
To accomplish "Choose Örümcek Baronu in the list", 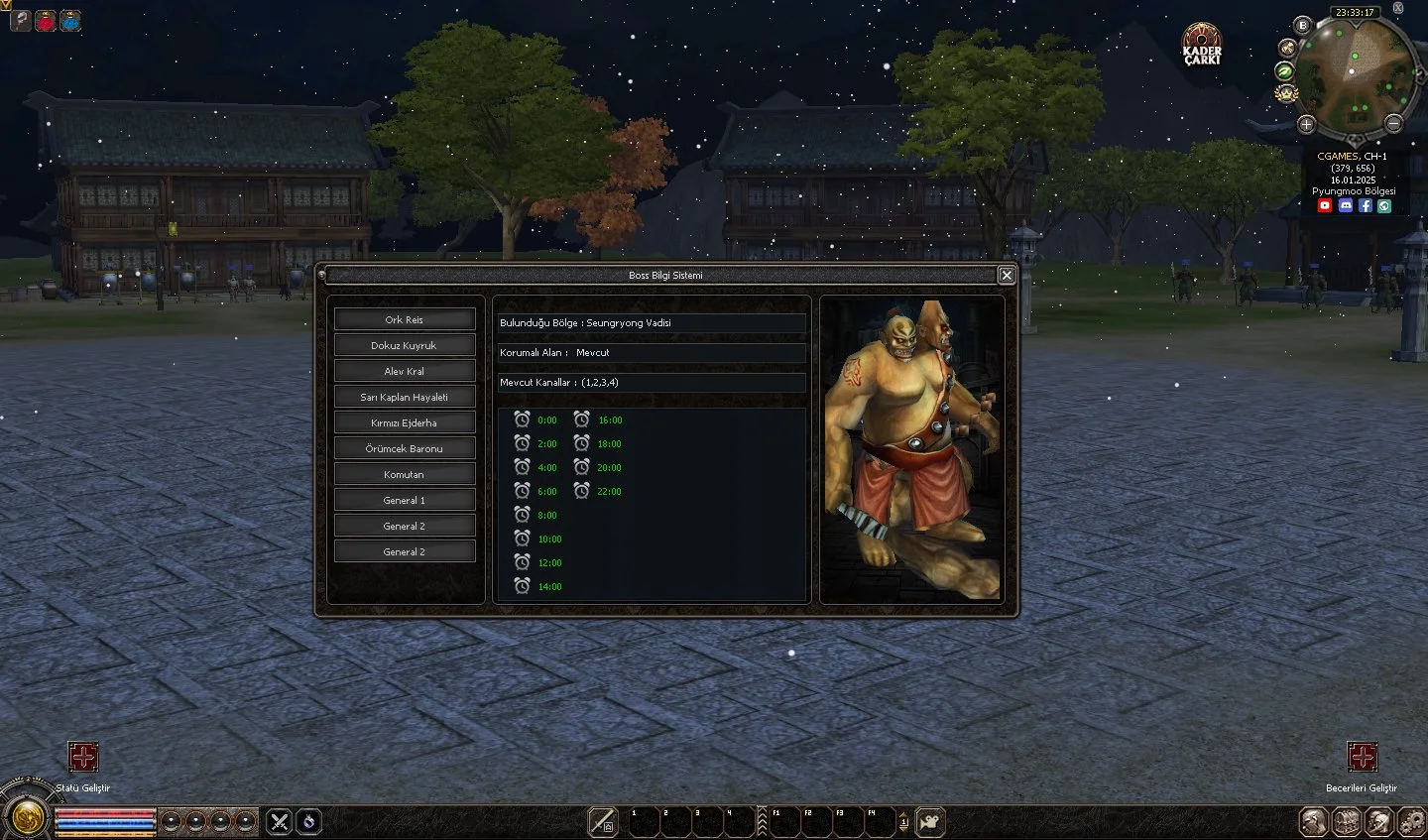I will [405, 448].
